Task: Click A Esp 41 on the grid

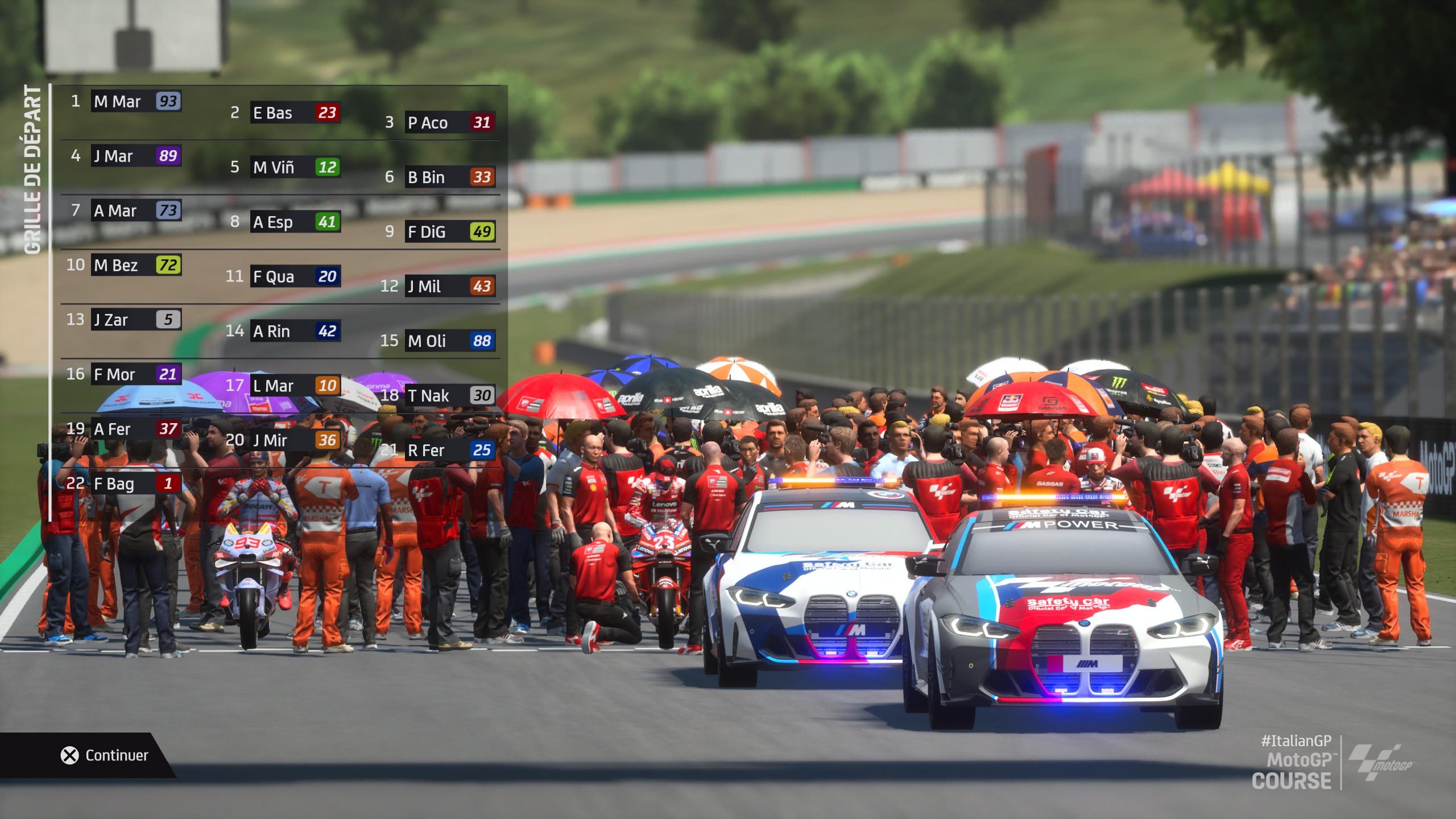Action: coord(295,222)
